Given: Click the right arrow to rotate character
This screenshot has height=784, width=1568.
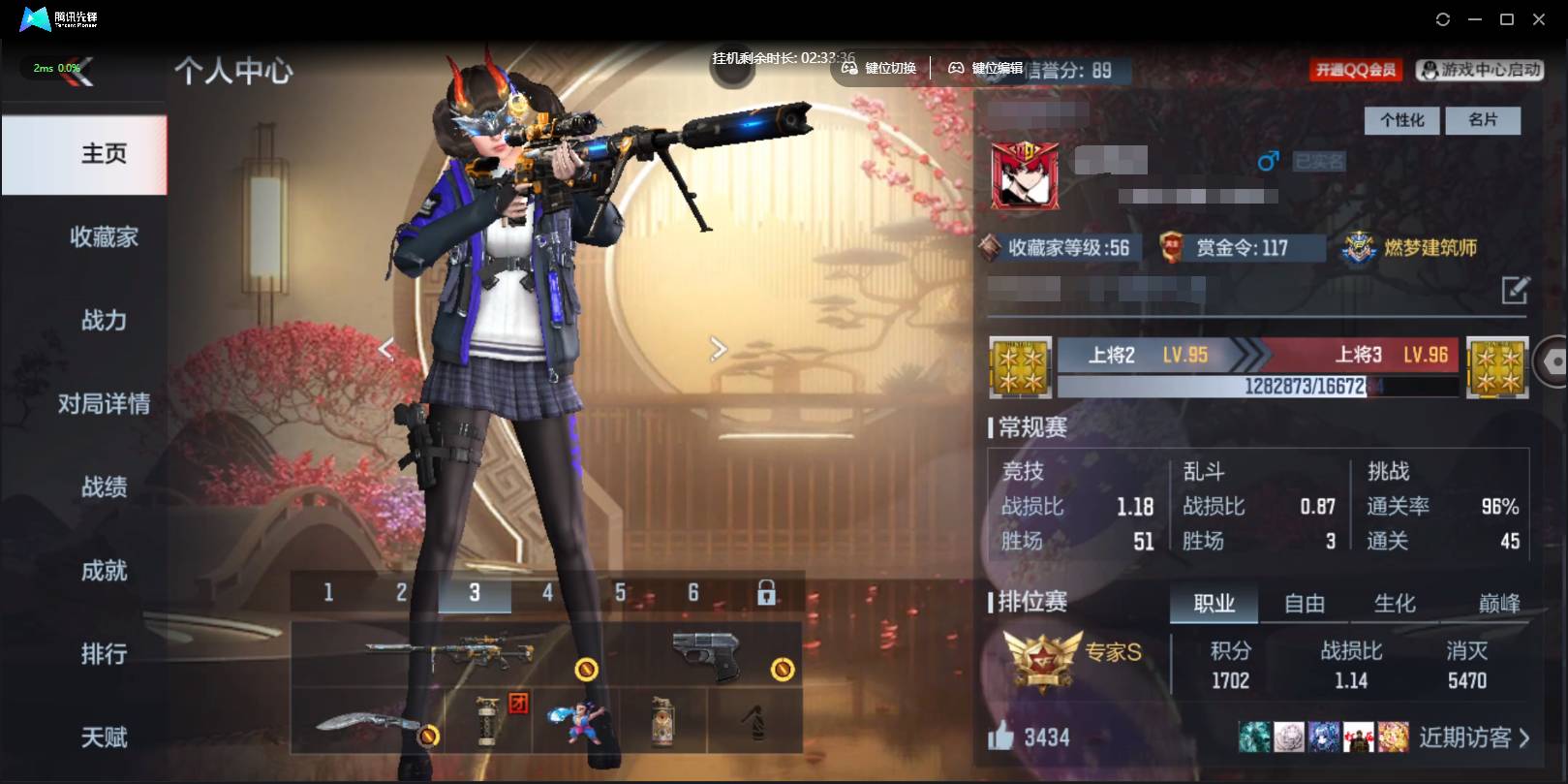Looking at the screenshot, I should tap(719, 349).
